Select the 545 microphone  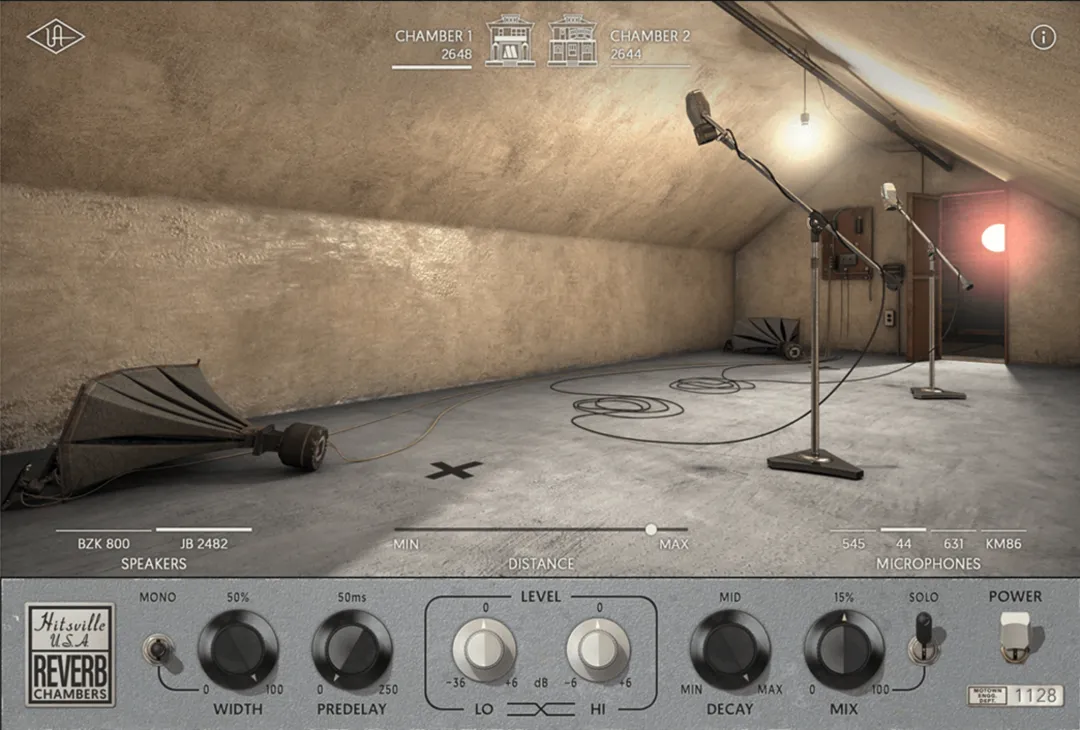point(853,543)
